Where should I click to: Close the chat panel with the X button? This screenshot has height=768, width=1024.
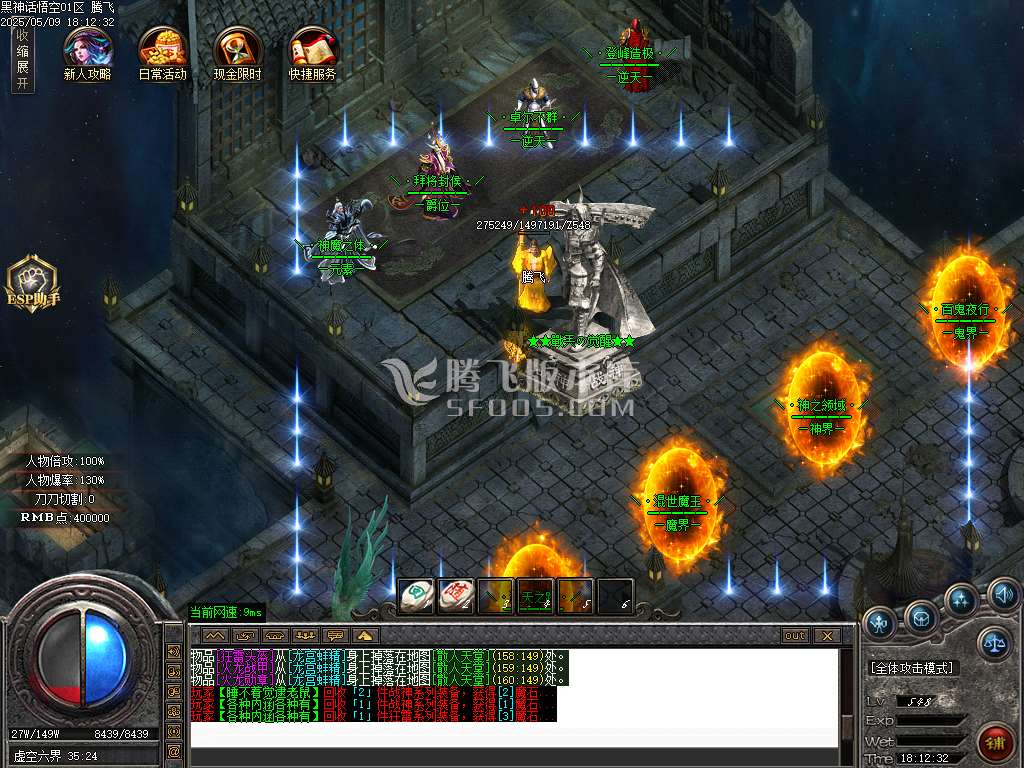tap(825, 635)
